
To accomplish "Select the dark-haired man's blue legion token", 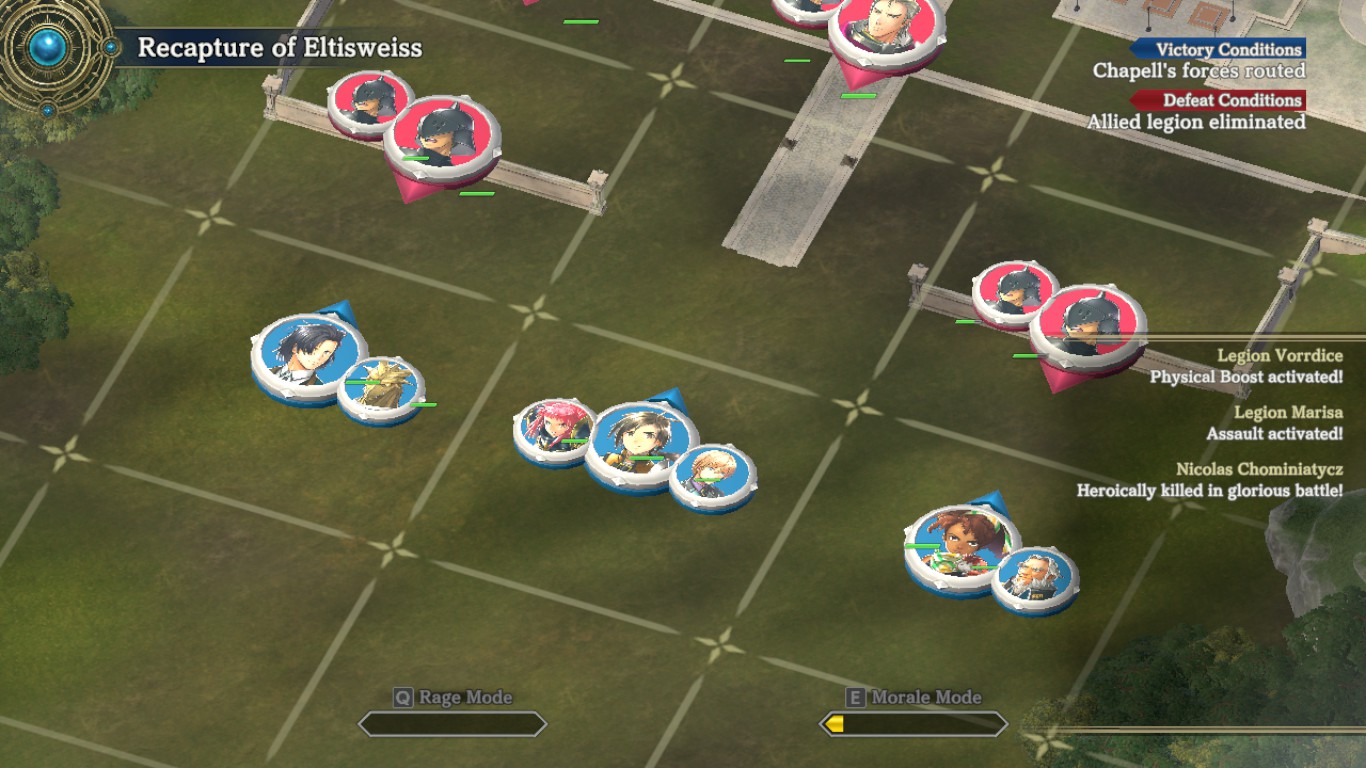I will coord(308,354).
